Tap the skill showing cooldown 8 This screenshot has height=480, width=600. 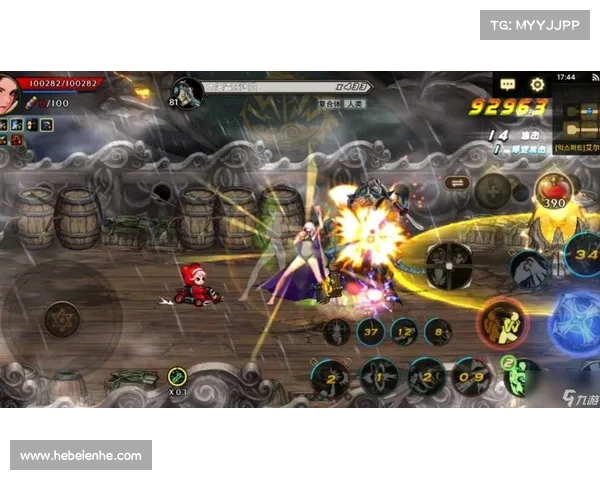438,331
